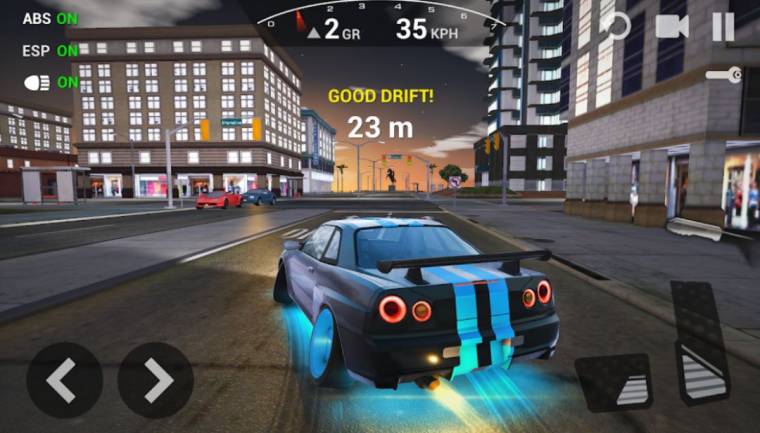Viewport: 760px width, 433px height.
Task: Pause the game
Action: pyautogui.click(x=723, y=27)
